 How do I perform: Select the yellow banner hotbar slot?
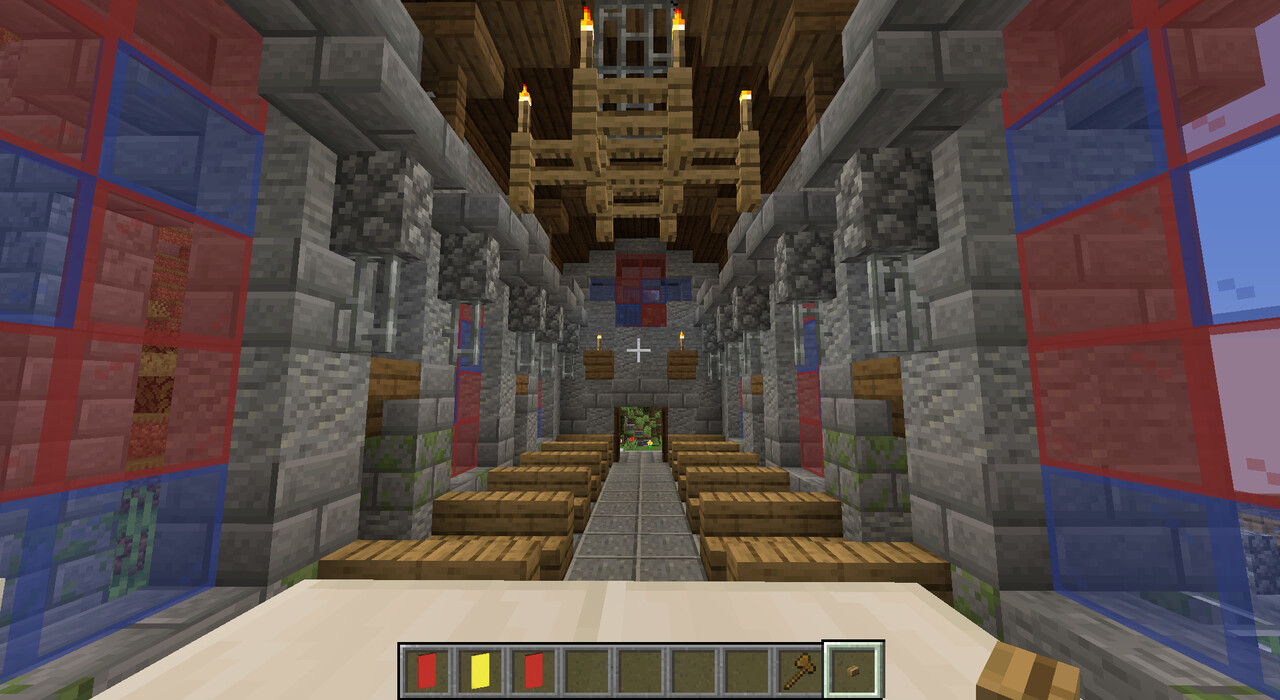click(479, 670)
